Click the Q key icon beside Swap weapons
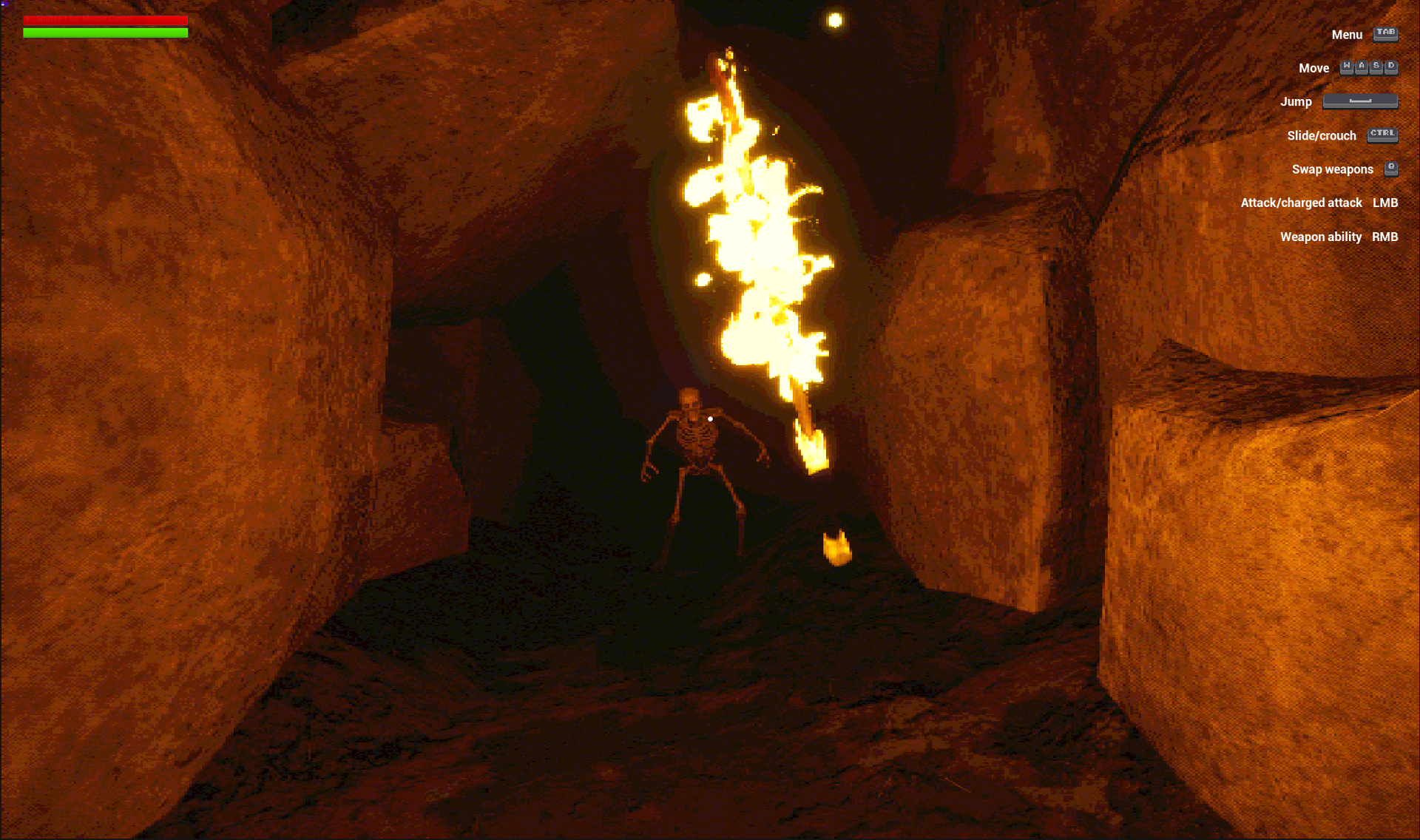 point(1392,169)
